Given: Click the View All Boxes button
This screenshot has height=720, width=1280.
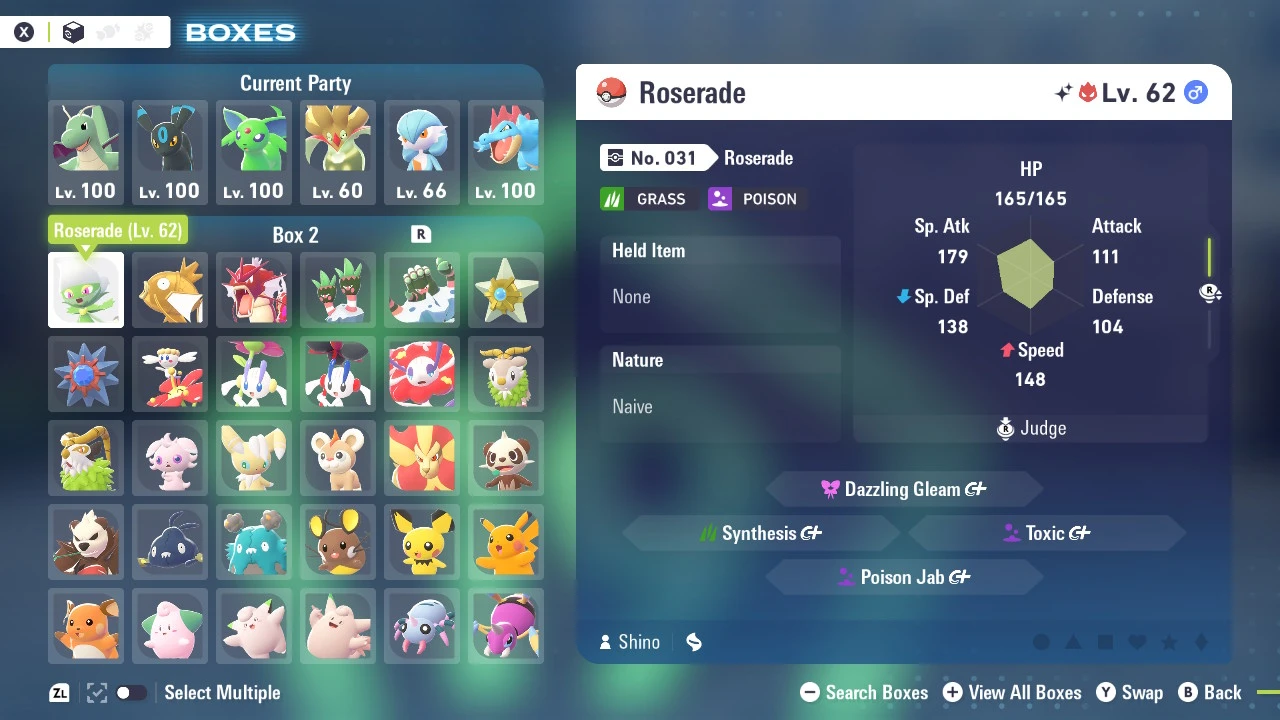Looking at the screenshot, I should (1012, 692).
